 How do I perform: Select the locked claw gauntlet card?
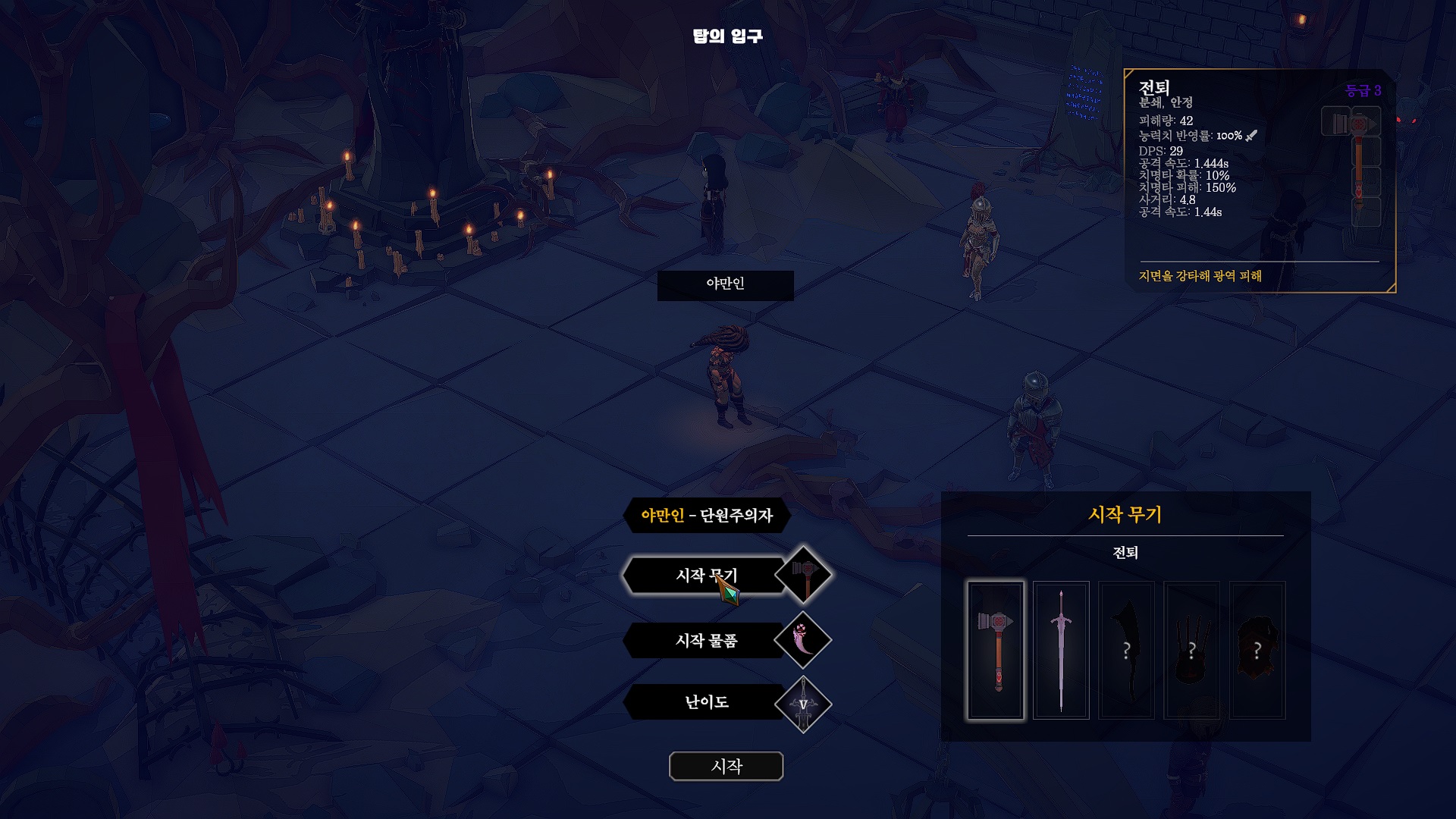tap(1191, 650)
